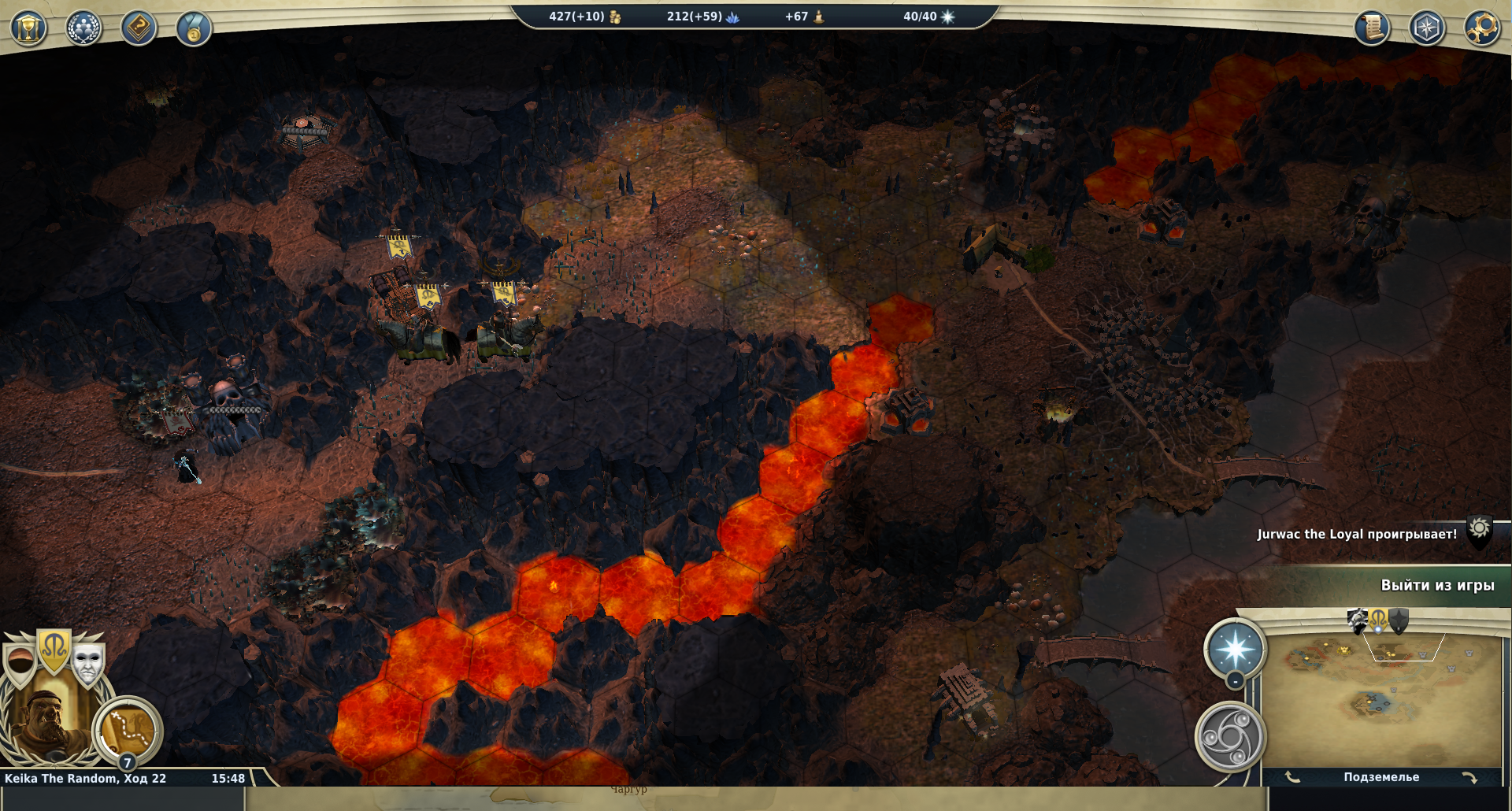The width and height of the screenshot is (1512, 811).
Task: Open the 'Jurwac the Loyal проигрывает!' notification
Action: tap(1357, 534)
